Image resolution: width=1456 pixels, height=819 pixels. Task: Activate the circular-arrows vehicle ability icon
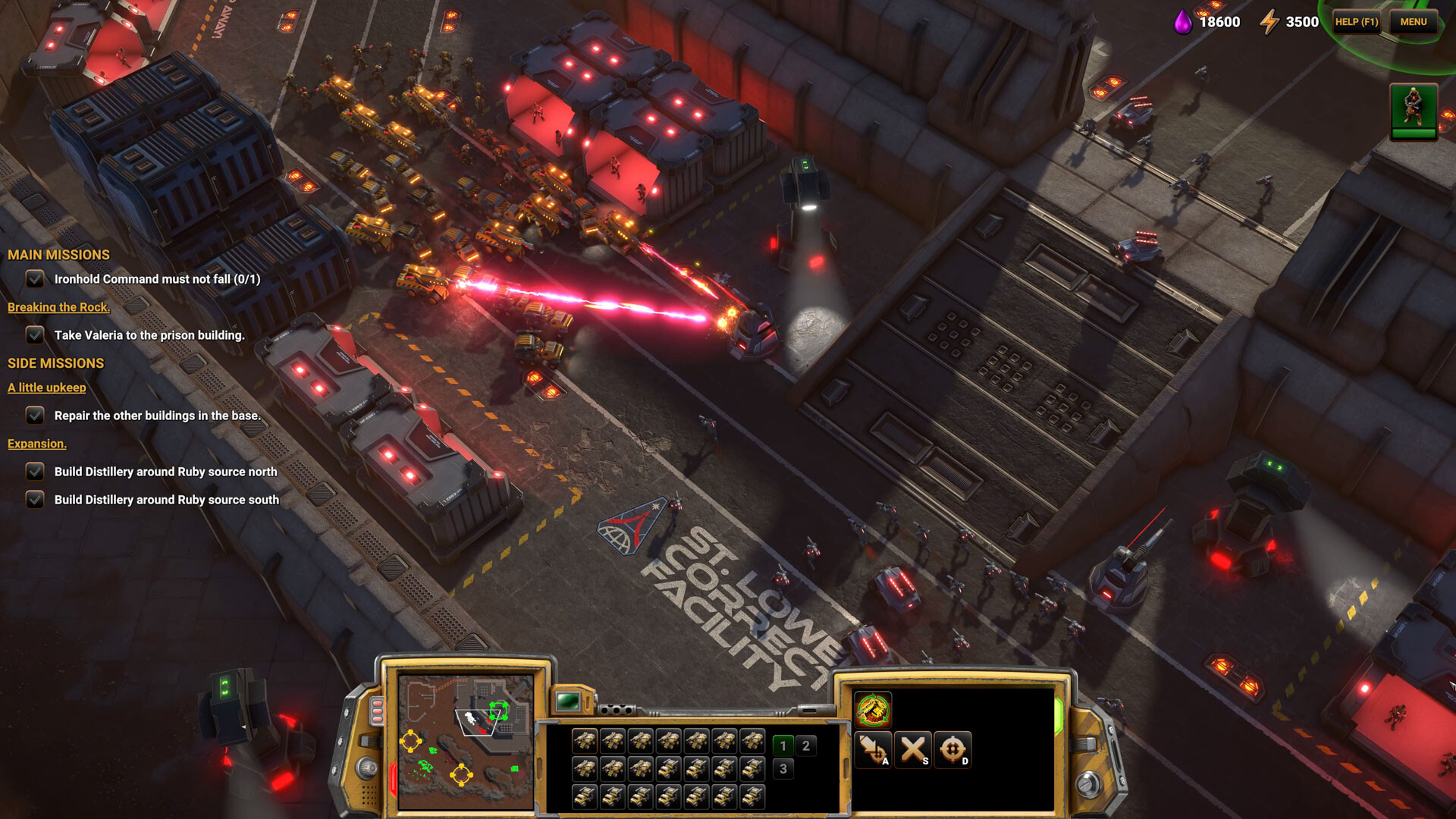tap(873, 710)
